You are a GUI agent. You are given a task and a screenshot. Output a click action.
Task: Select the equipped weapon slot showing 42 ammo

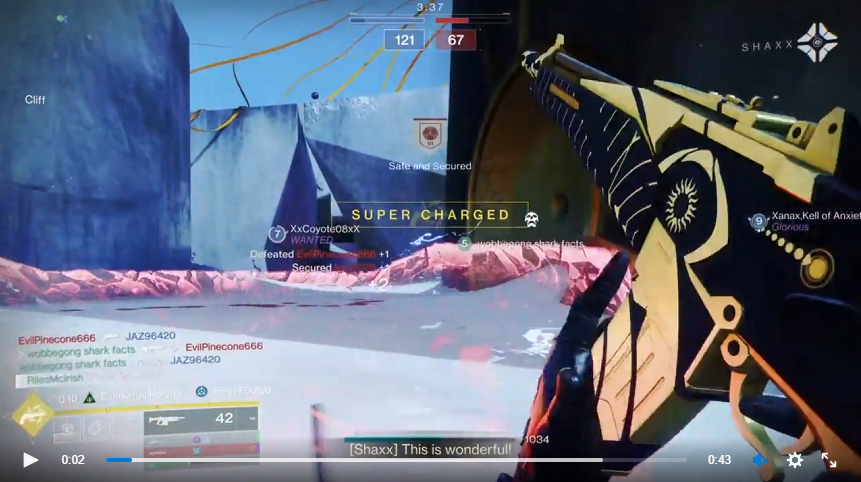point(200,420)
